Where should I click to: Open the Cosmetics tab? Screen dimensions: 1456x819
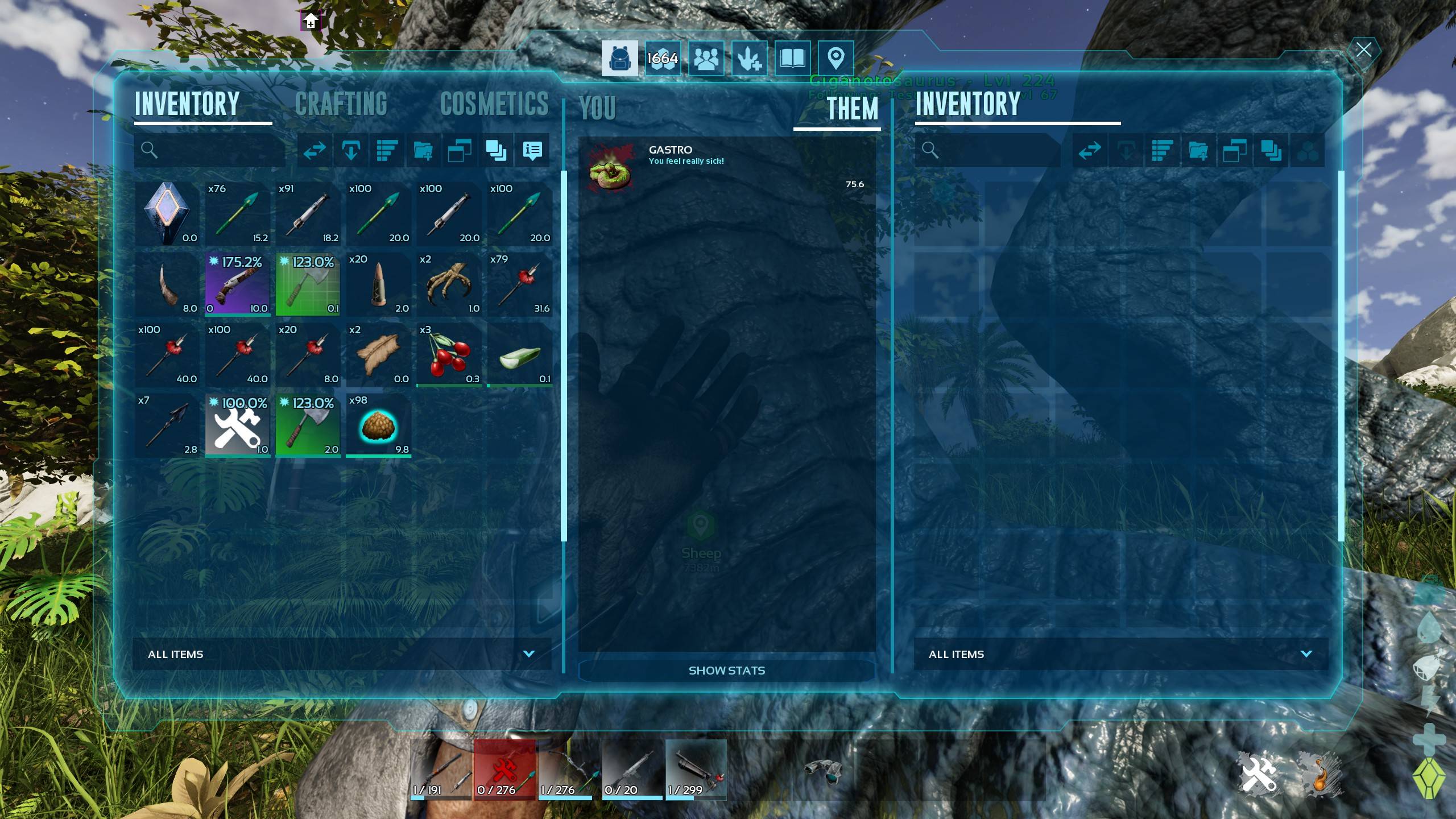pos(494,104)
